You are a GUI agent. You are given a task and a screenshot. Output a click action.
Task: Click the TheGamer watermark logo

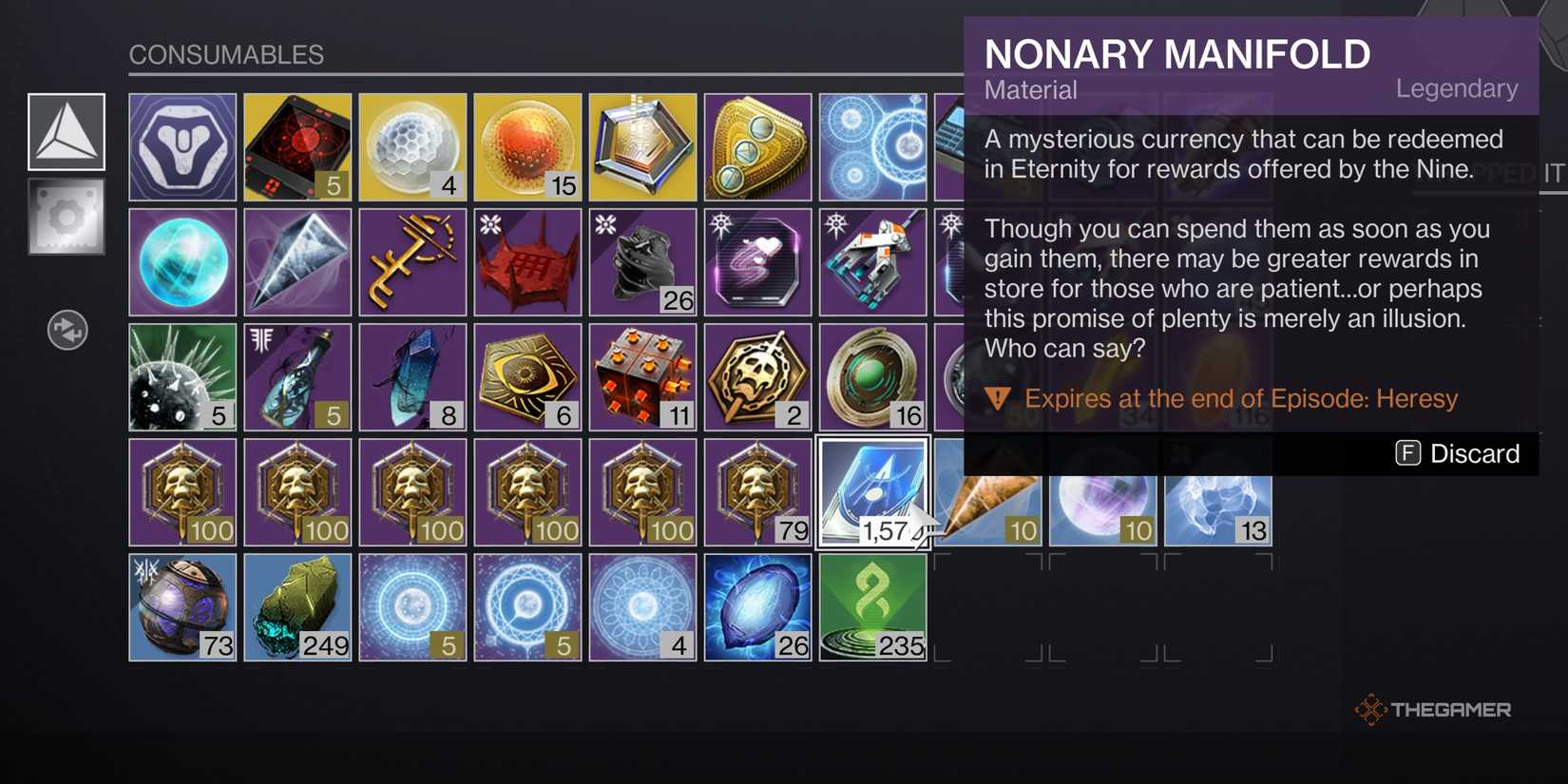[1435, 708]
